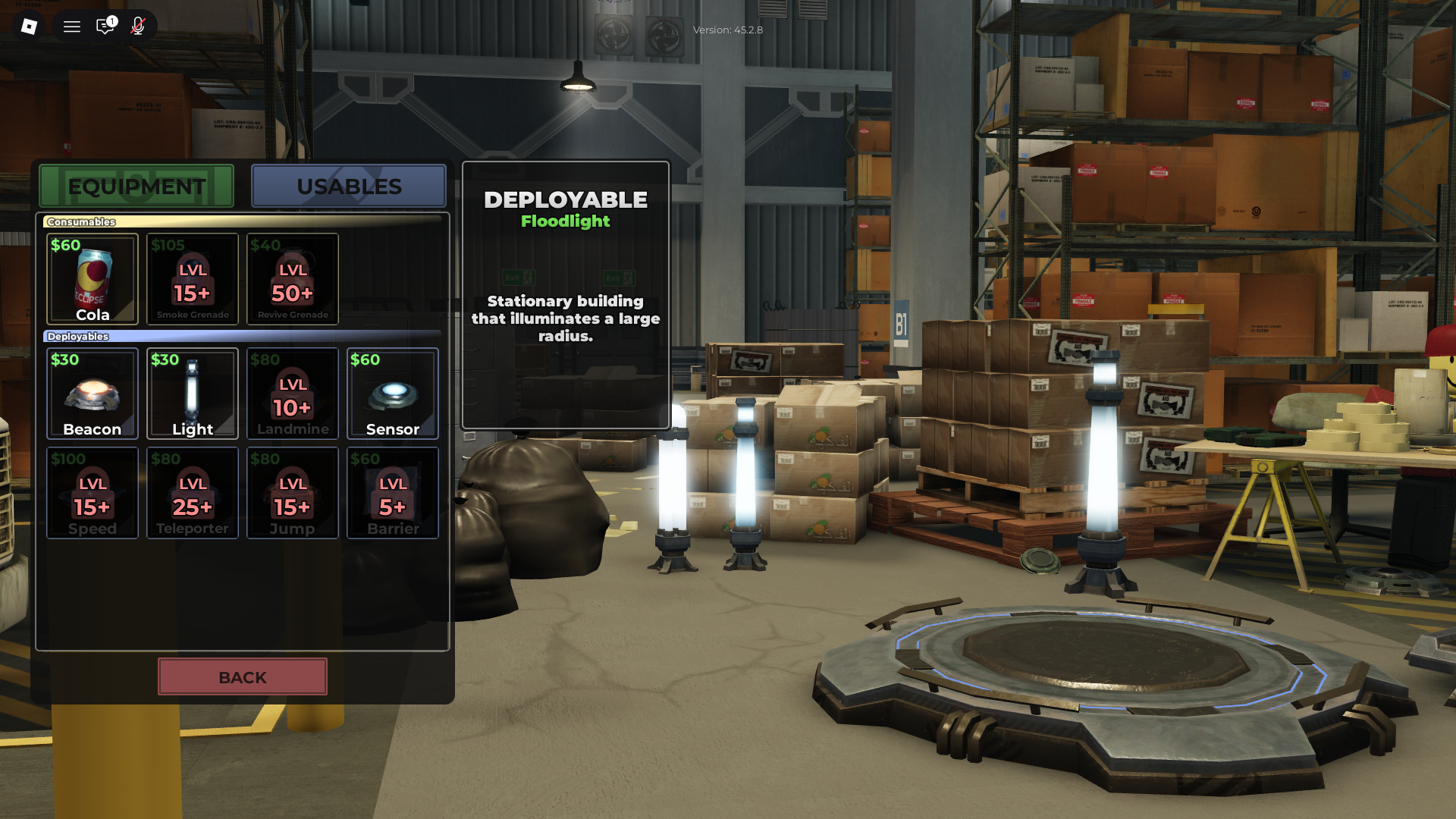
Task: Select the Beacon deployable icon
Action: click(x=92, y=394)
